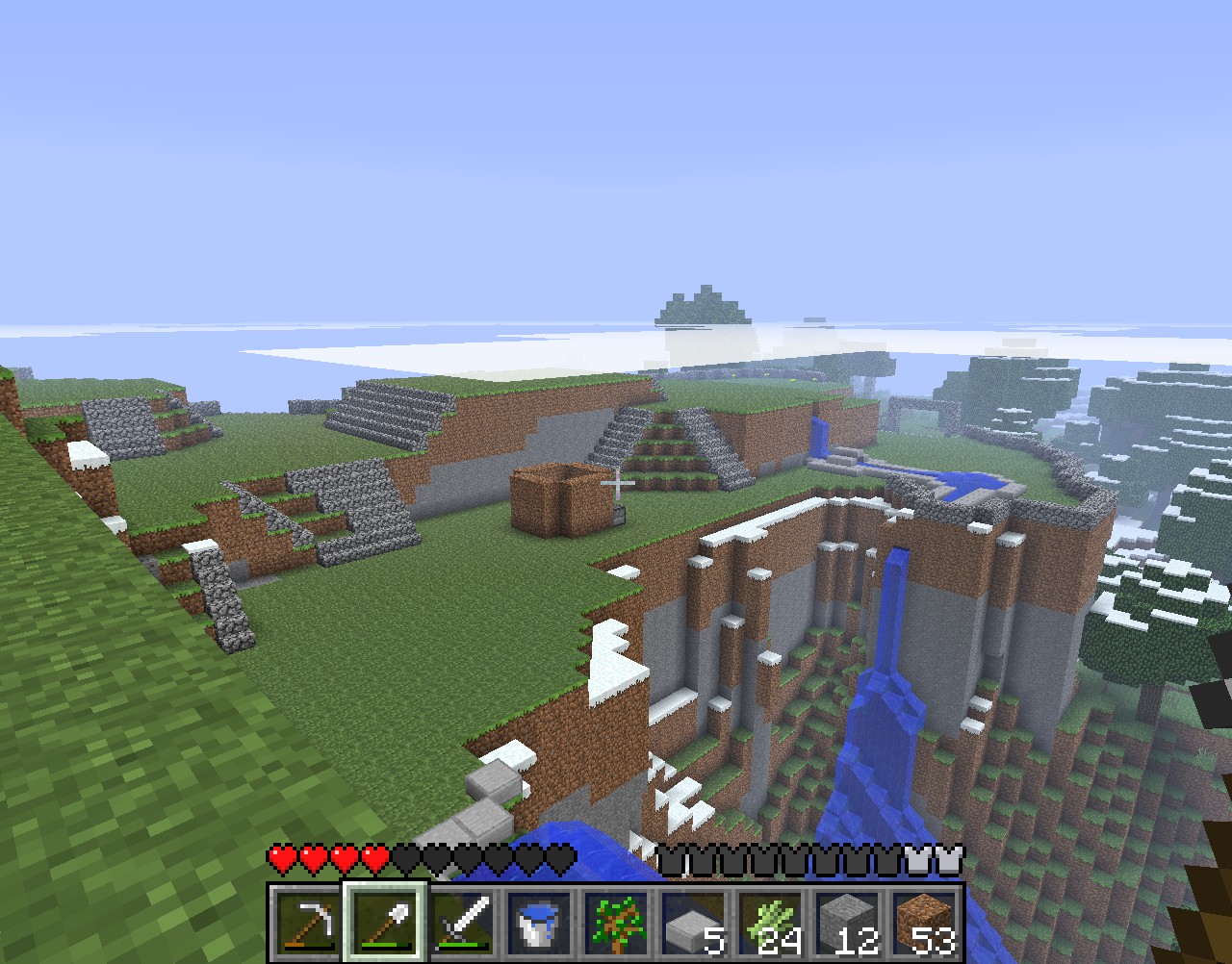This screenshot has width=1232, height=964.
Task: Select the pickaxe hotbar slot
Action: tap(308, 923)
